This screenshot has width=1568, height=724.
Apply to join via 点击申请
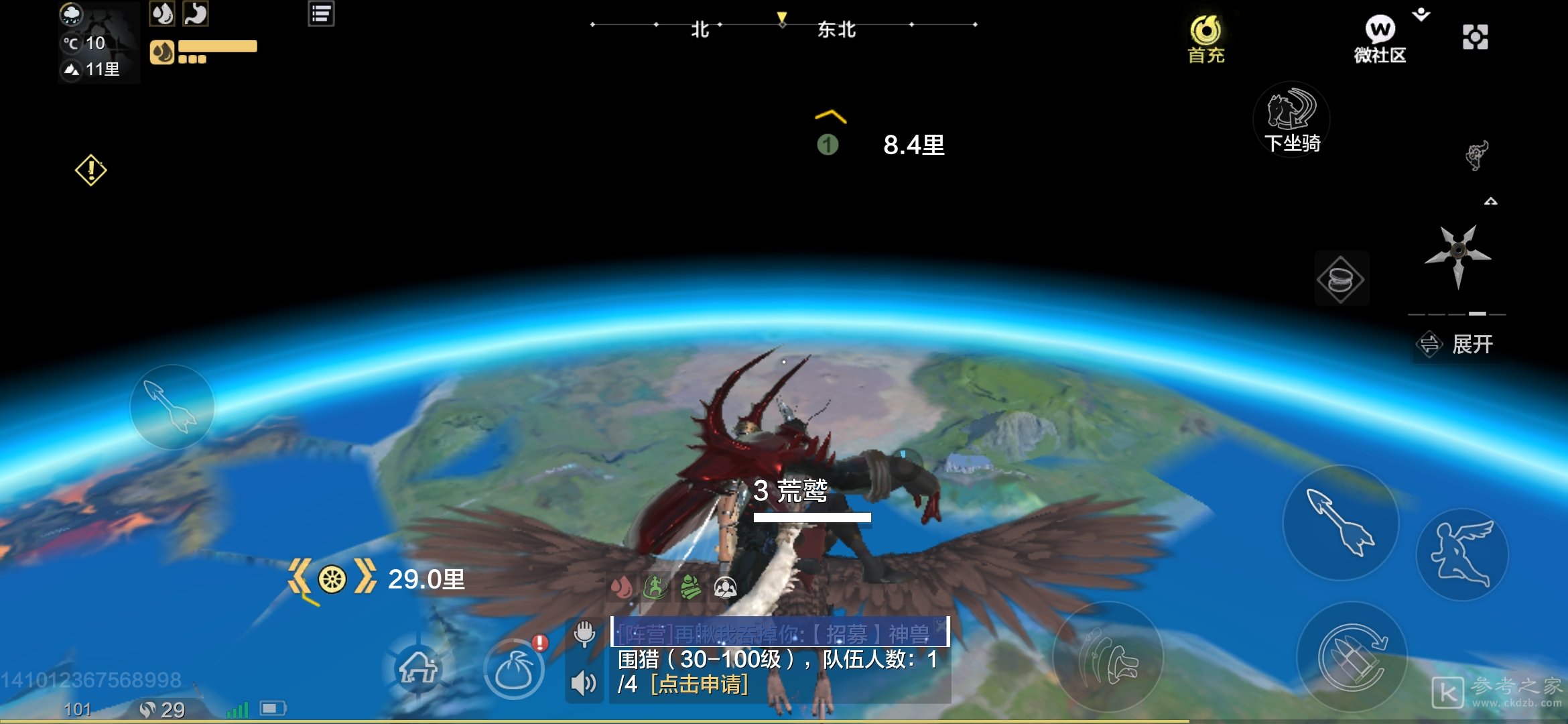pos(699,684)
